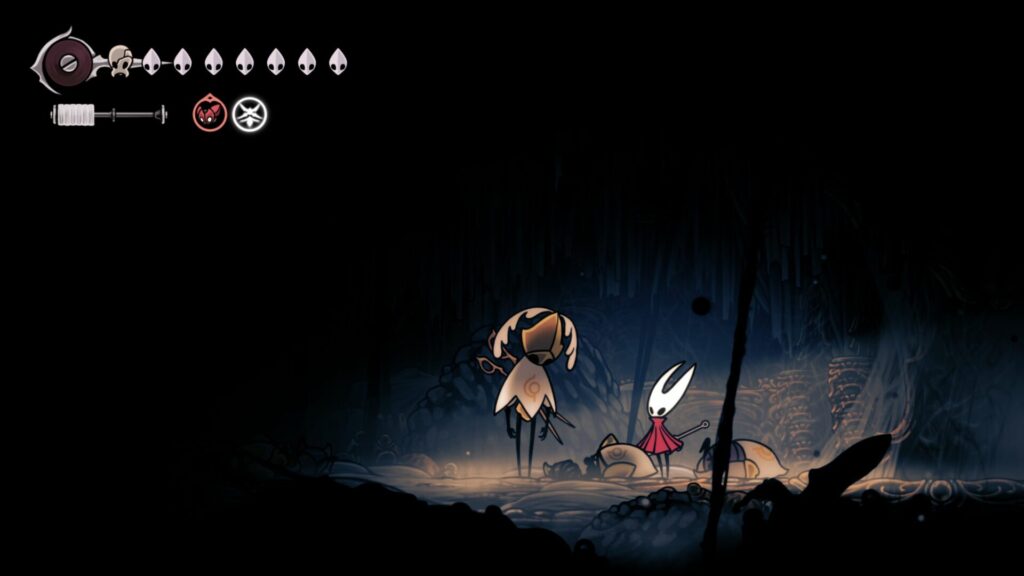Activate the white glowing winged tool icon
The height and width of the screenshot is (576, 1024).
click(249, 114)
